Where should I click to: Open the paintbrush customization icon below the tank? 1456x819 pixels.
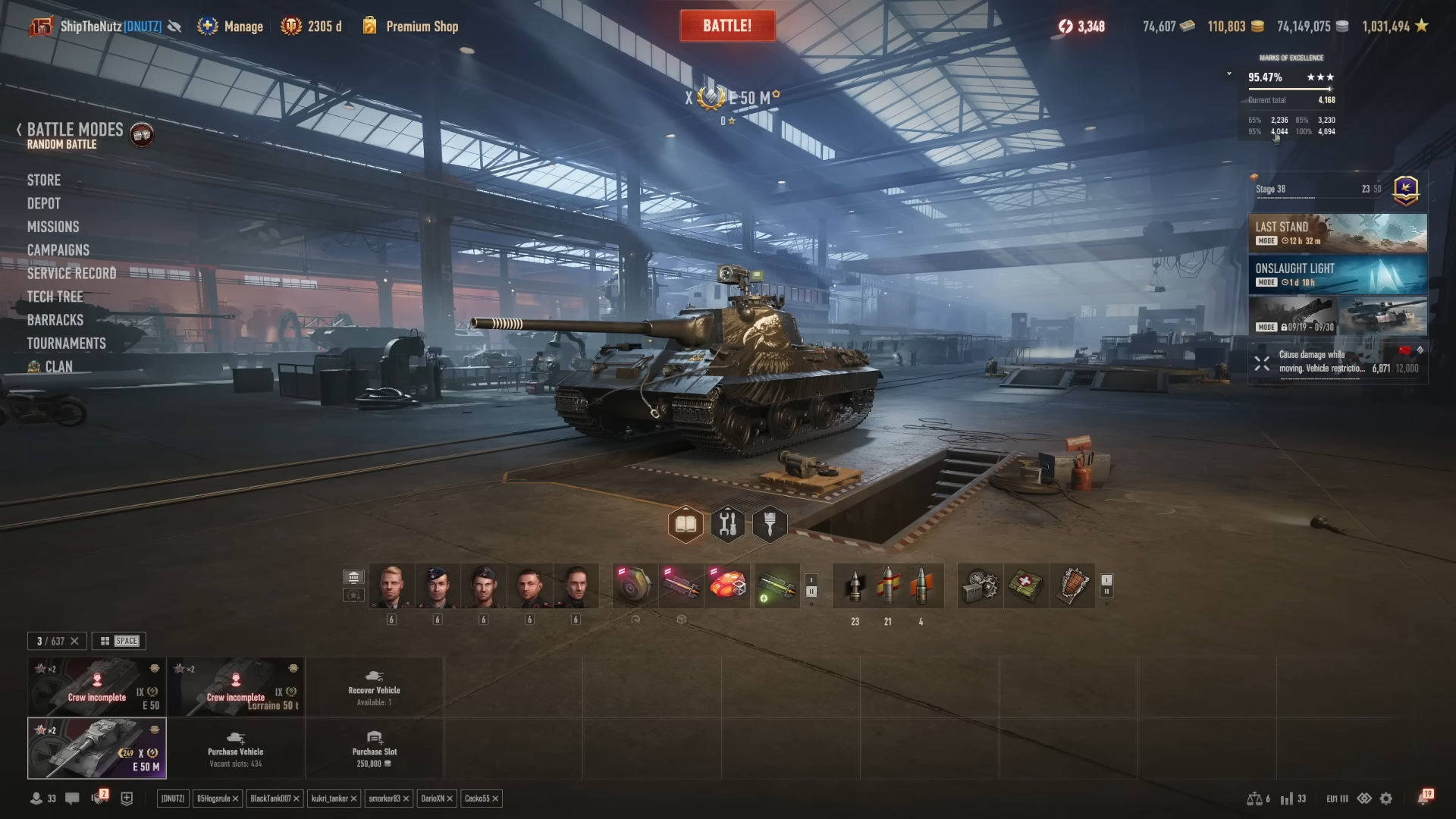[x=770, y=523]
